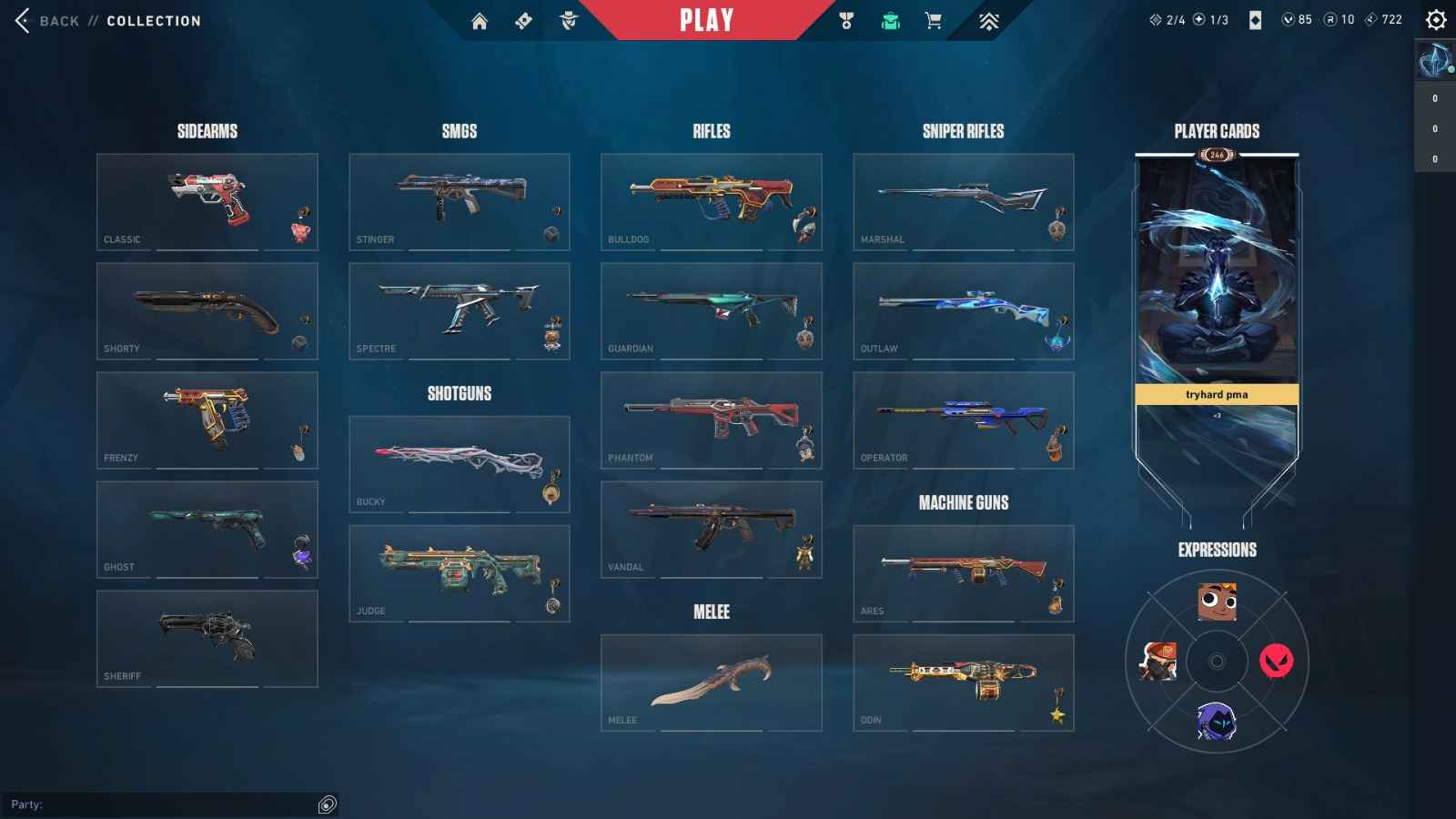The width and height of the screenshot is (1456, 819).
Task: Click the Premier chevrons icon
Action: pos(987,19)
